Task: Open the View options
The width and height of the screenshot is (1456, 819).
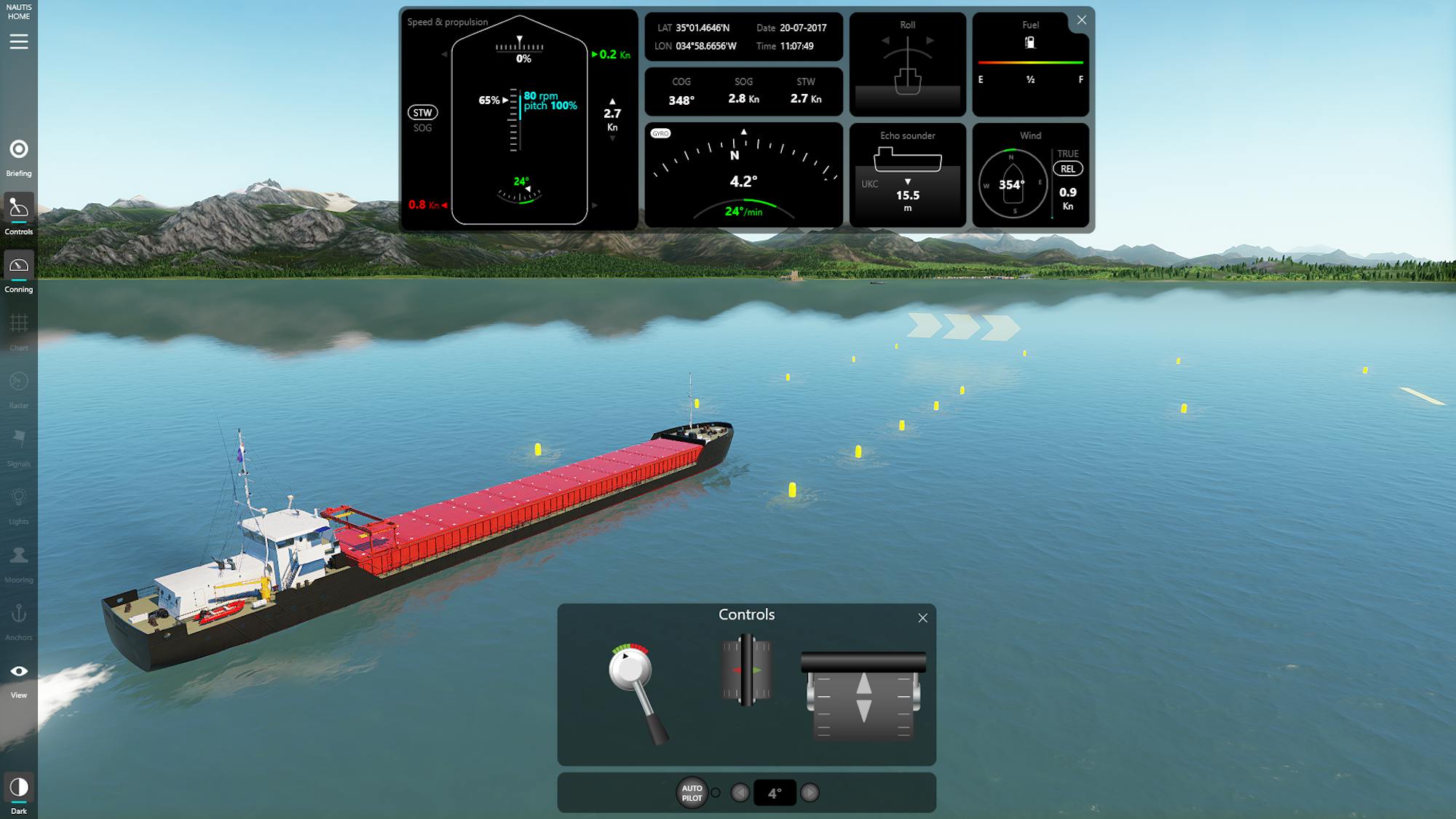Action: coord(19,678)
